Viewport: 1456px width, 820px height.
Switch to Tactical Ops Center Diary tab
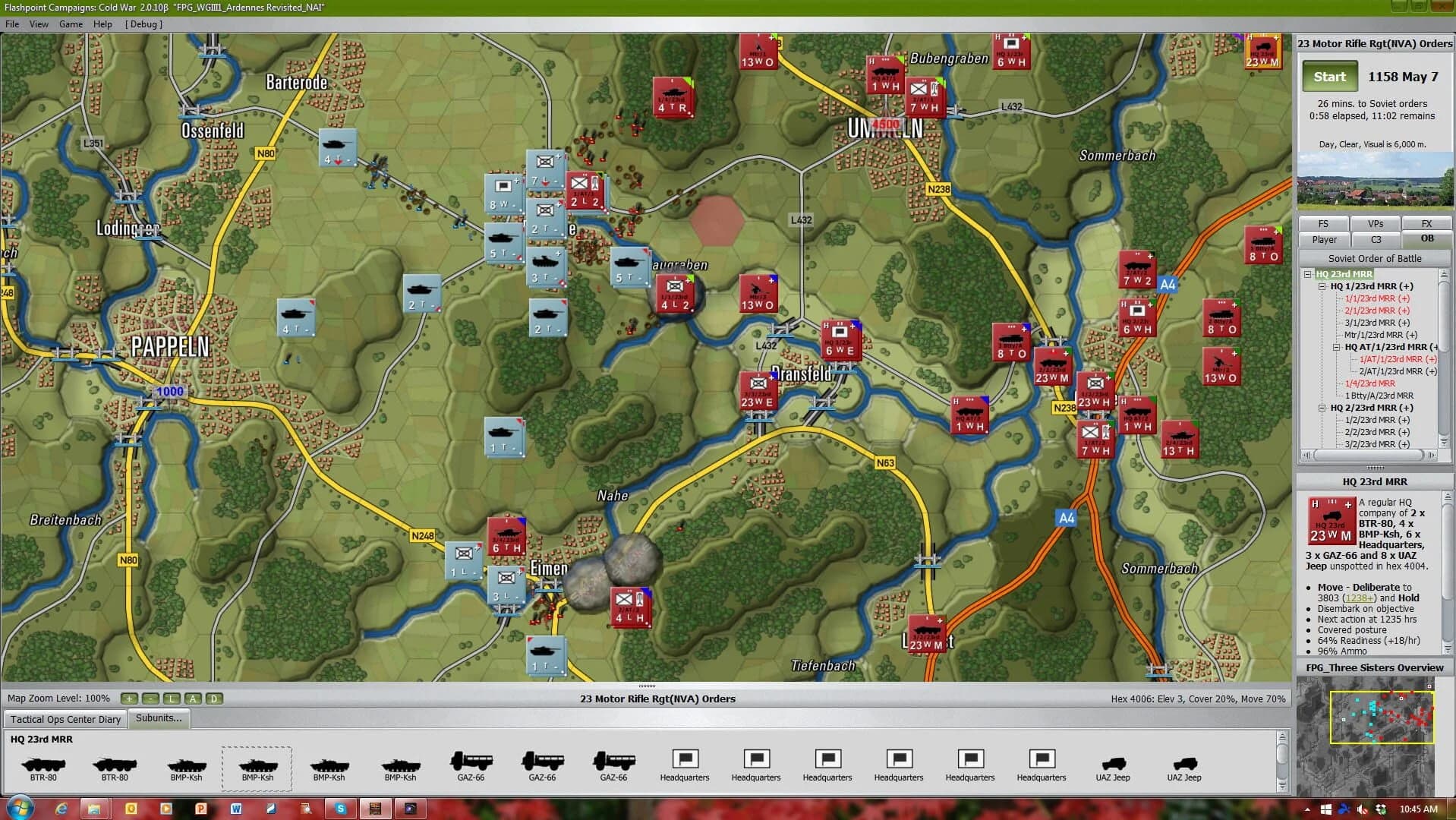click(x=65, y=719)
